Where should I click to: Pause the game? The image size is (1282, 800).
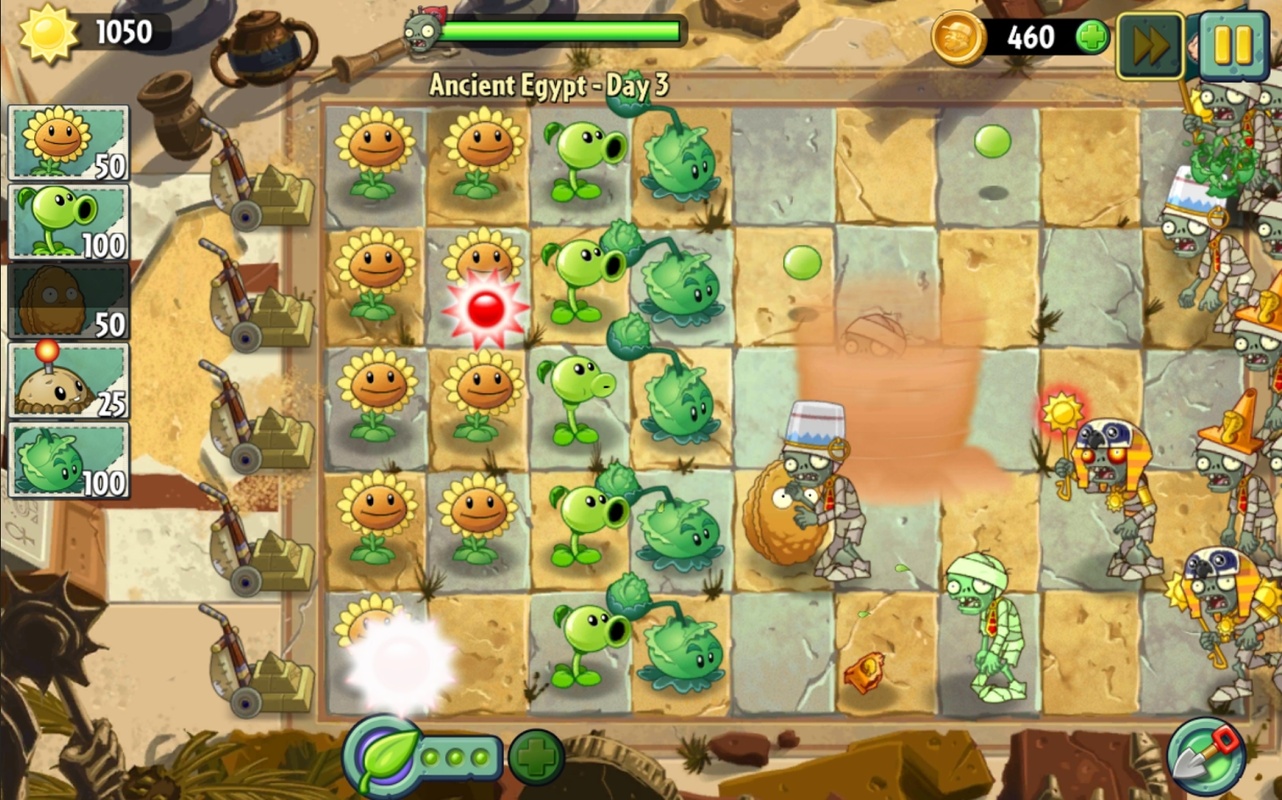coord(1233,44)
